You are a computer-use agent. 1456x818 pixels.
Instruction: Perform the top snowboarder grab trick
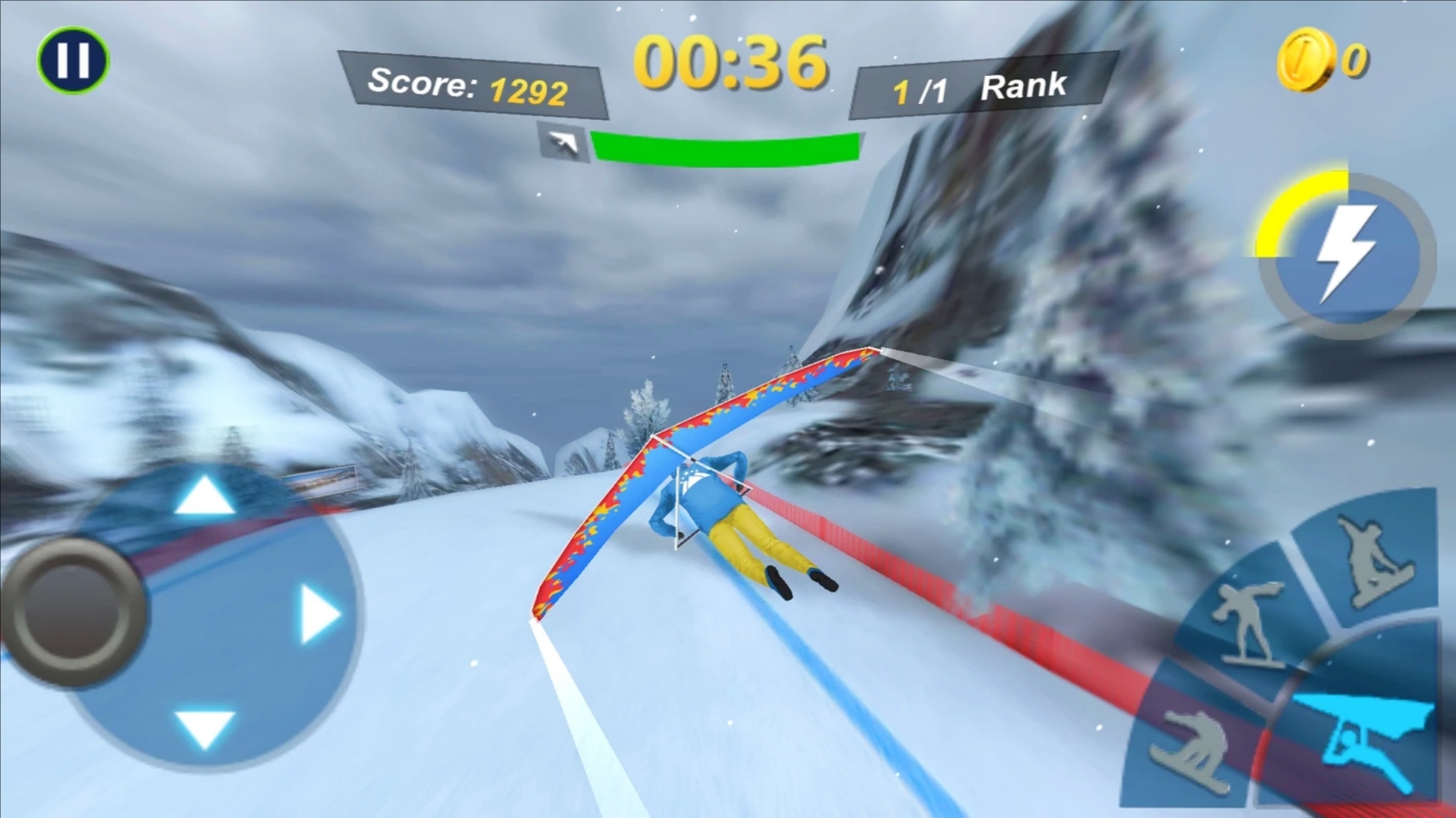coord(1371,561)
